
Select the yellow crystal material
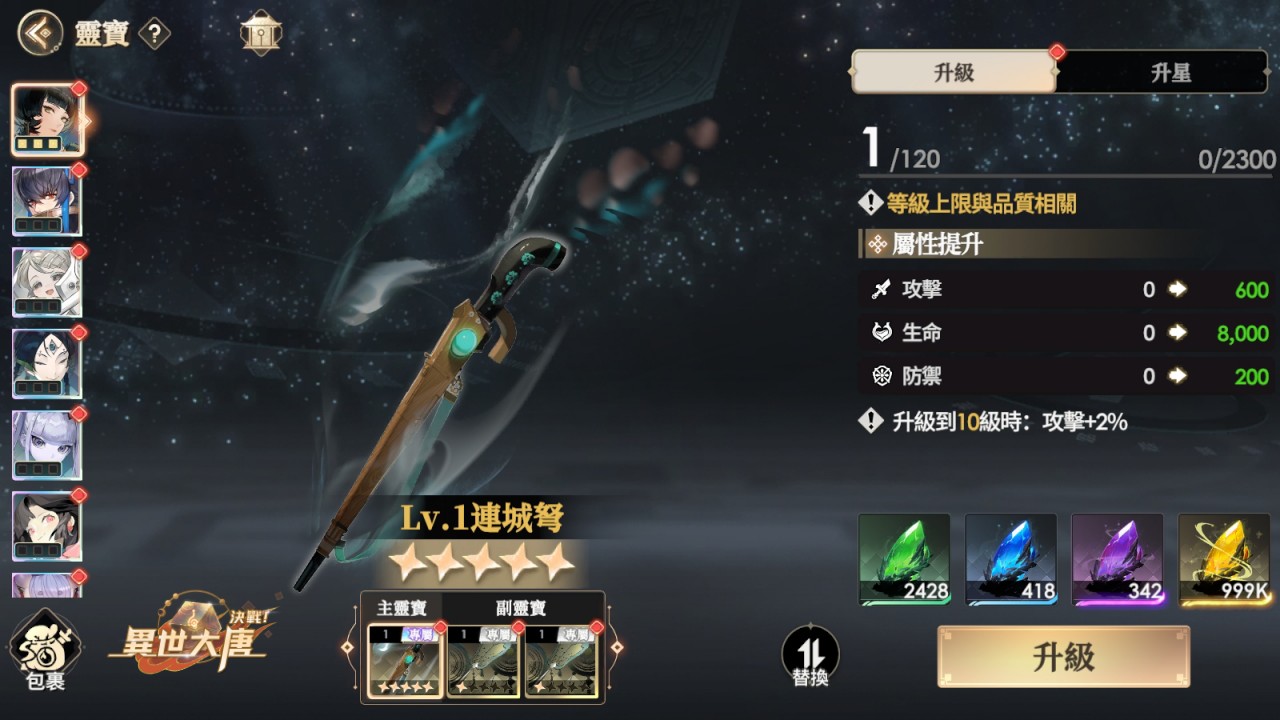pyautogui.click(x=1224, y=559)
